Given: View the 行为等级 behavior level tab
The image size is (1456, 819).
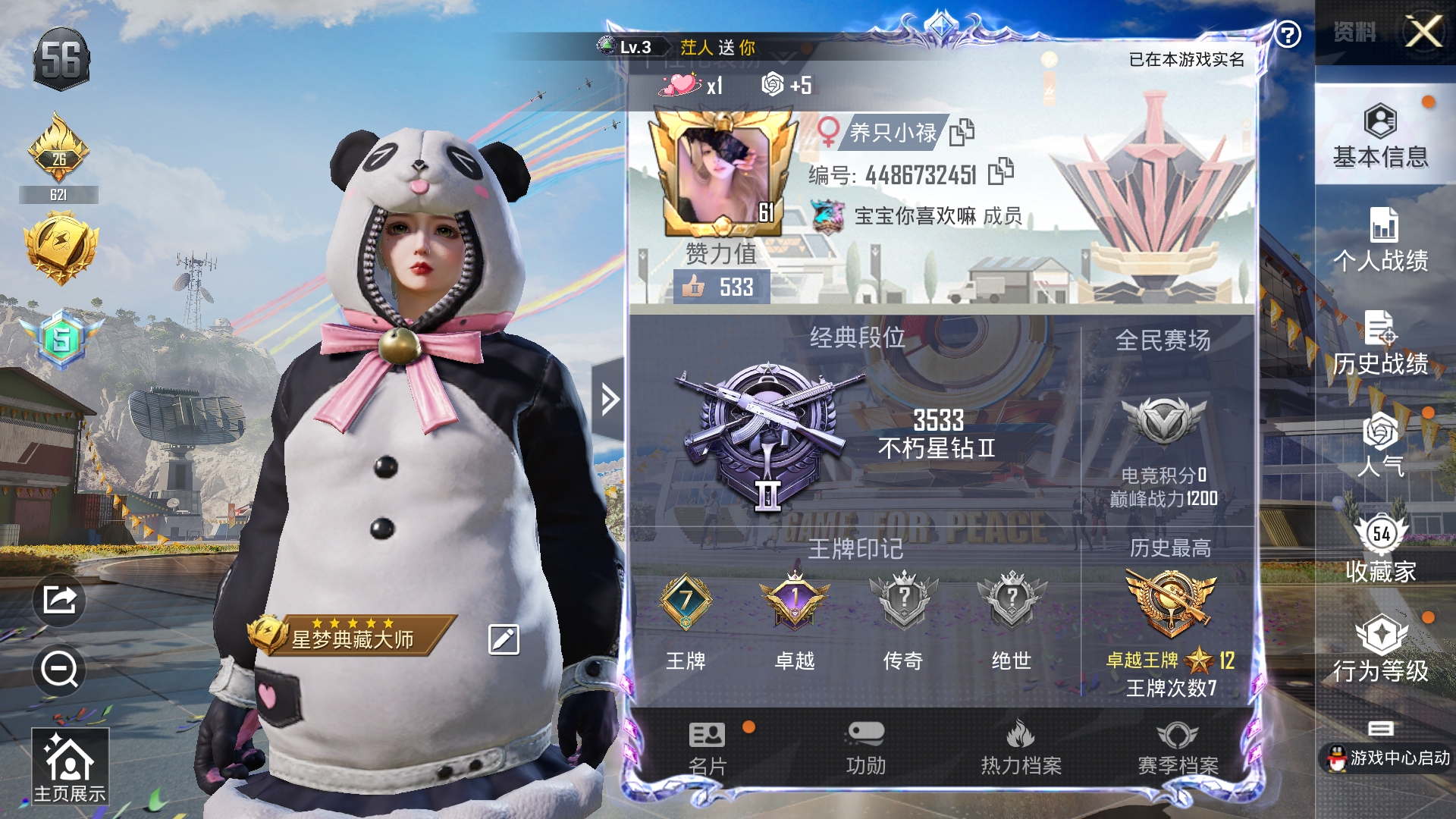Looking at the screenshot, I should tap(1380, 649).
